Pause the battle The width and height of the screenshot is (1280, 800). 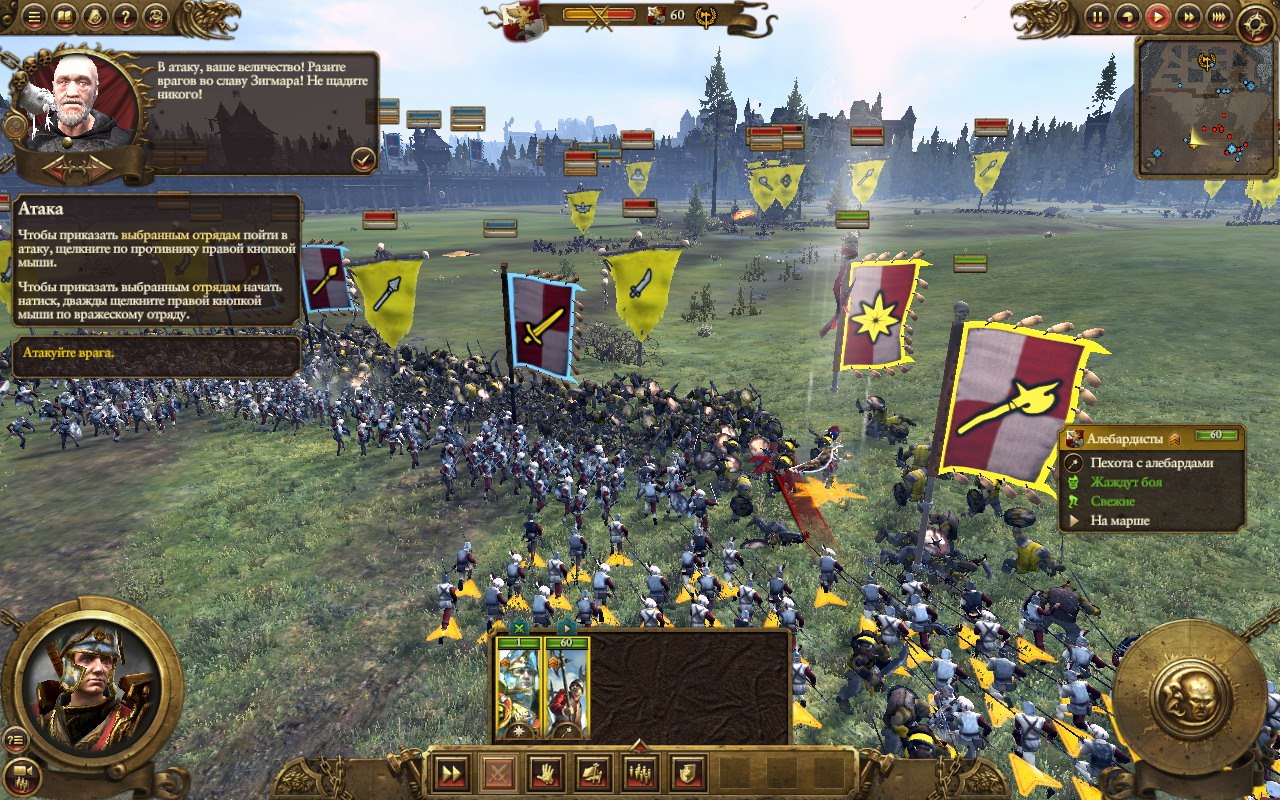(x=1098, y=16)
